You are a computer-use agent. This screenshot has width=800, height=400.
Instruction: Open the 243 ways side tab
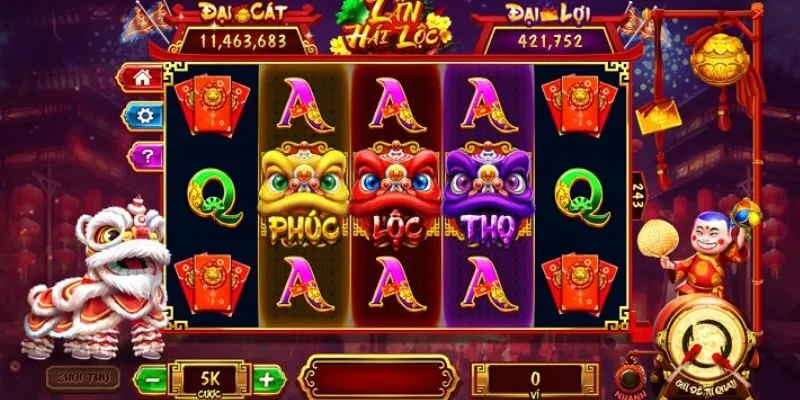coord(637,194)
